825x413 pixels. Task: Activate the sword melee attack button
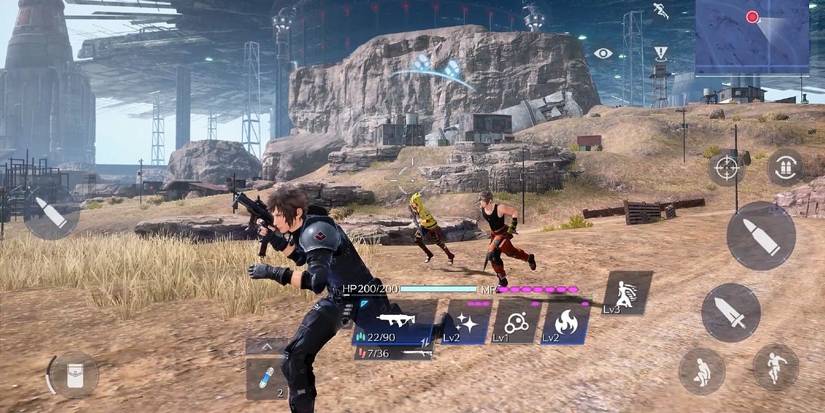[x=730, y=312]
